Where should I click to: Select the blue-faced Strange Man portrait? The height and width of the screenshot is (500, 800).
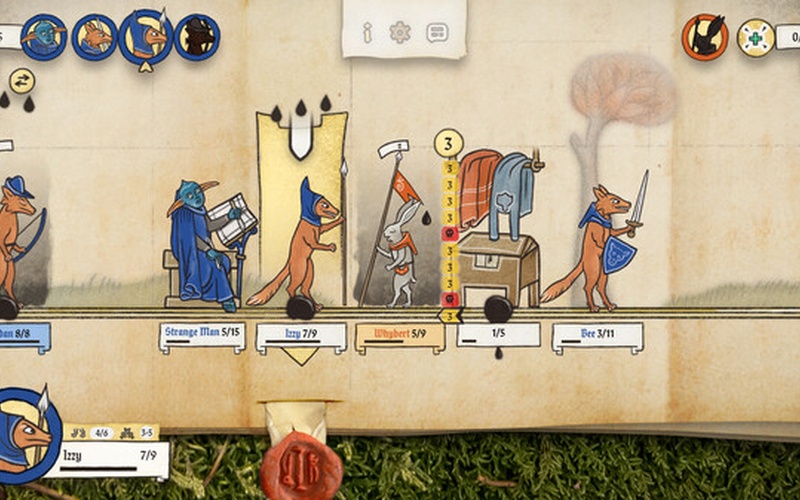pyautogui.click(x=43, y=37)
